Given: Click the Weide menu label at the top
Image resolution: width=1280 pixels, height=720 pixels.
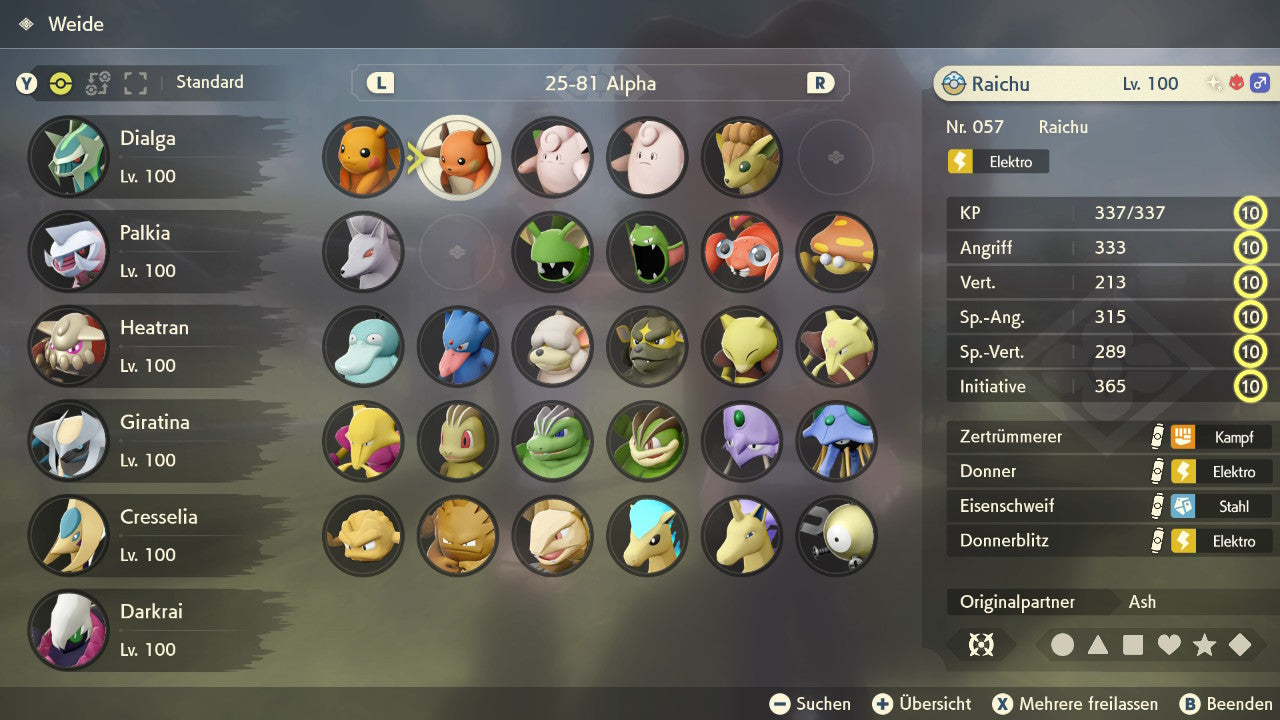Looking at the screenshot, I should tap(77, 24).
